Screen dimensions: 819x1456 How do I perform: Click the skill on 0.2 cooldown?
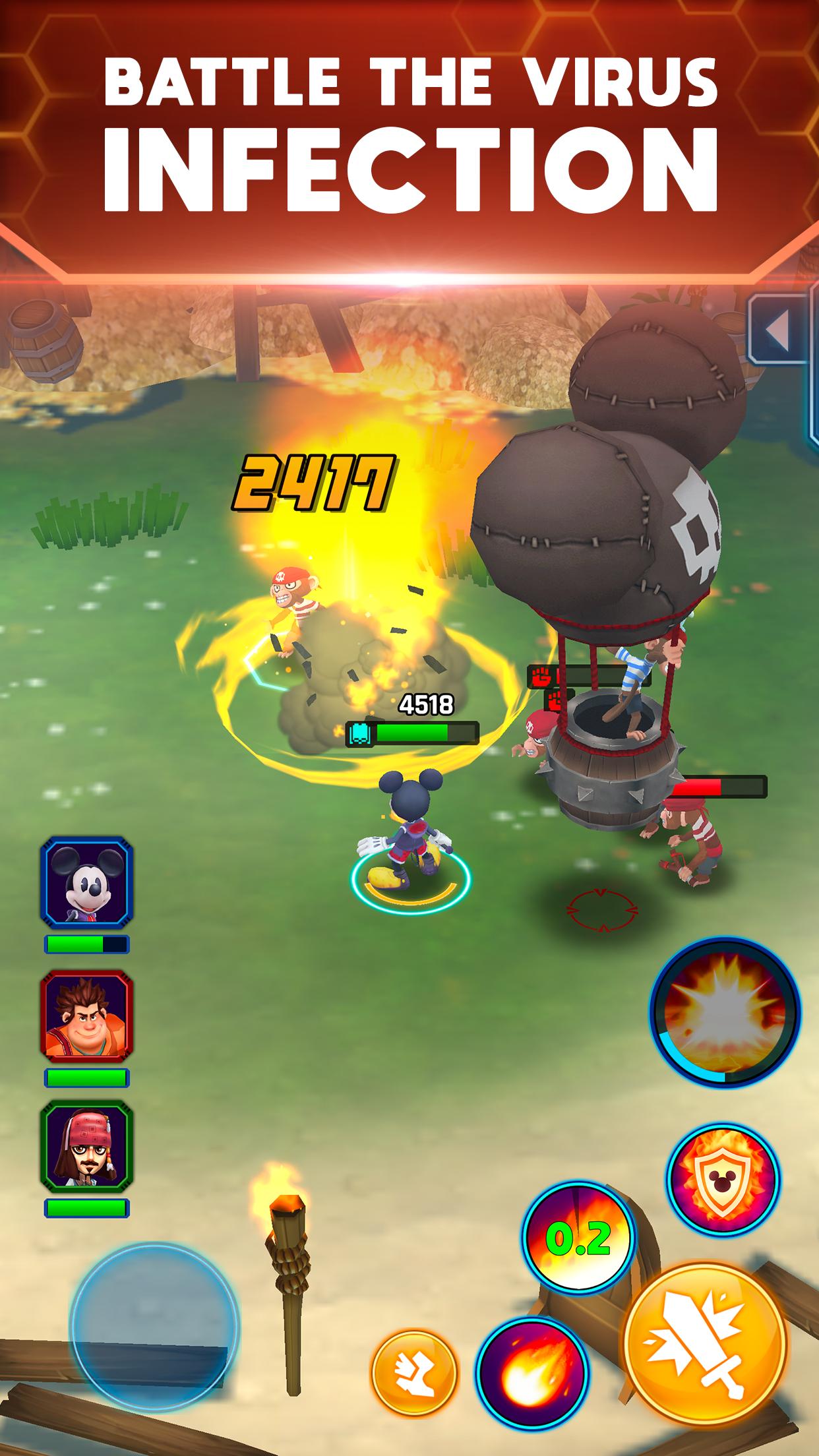(578, 1240)
